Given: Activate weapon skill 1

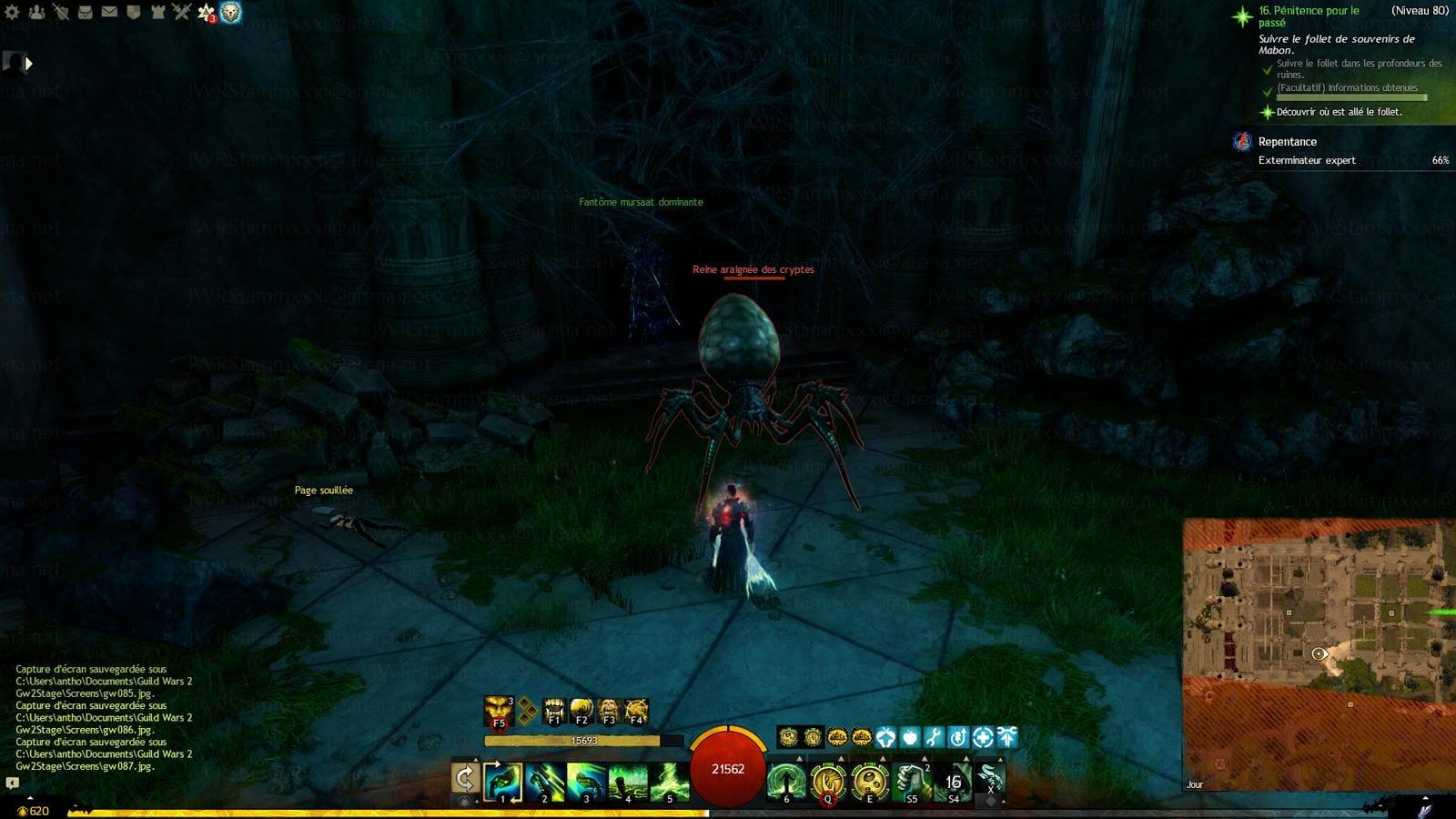Looking at the screenshot, I should click(x=502, y=782).
